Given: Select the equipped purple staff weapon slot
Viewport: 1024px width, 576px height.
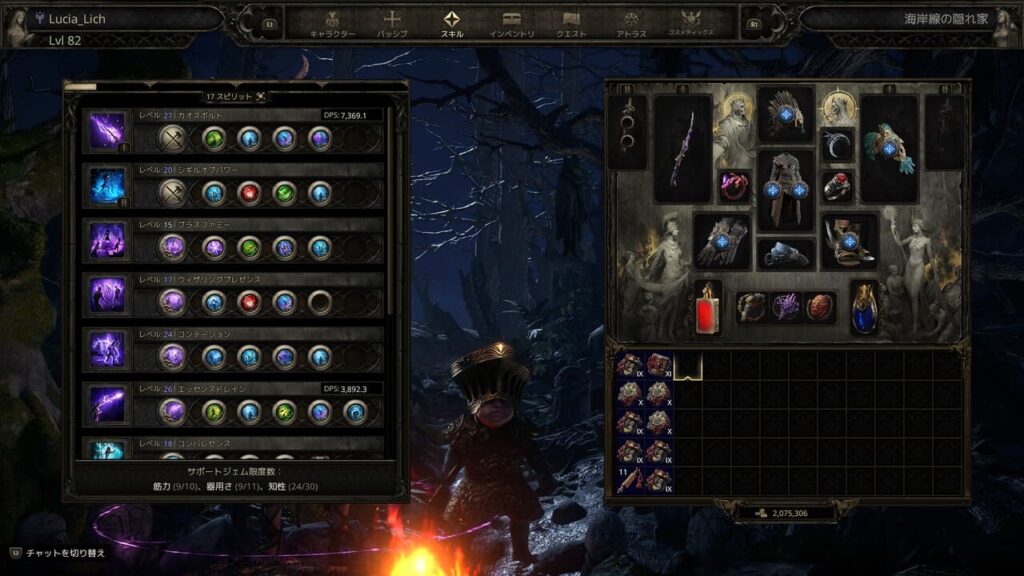Looking at the screenshot, I should click(x=683, y=148).
